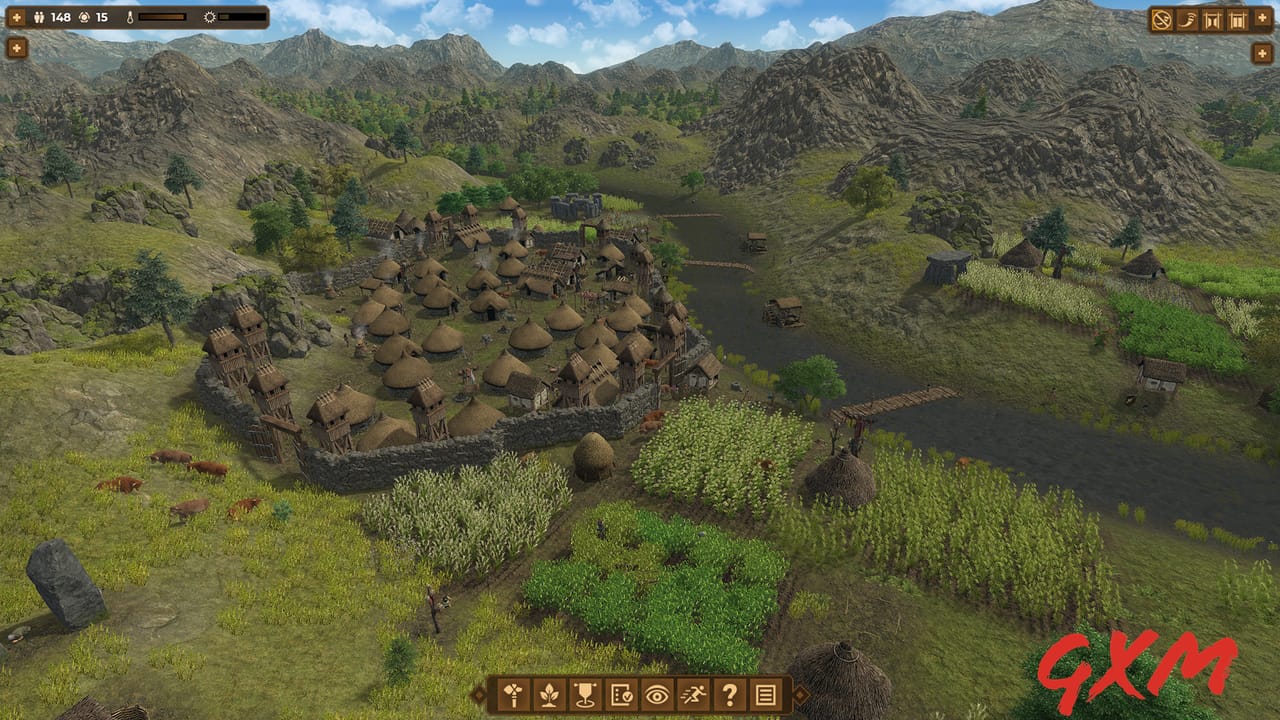1280x720 pixels.
Task: Click the population count showing 148
Action: click(61, 17)
